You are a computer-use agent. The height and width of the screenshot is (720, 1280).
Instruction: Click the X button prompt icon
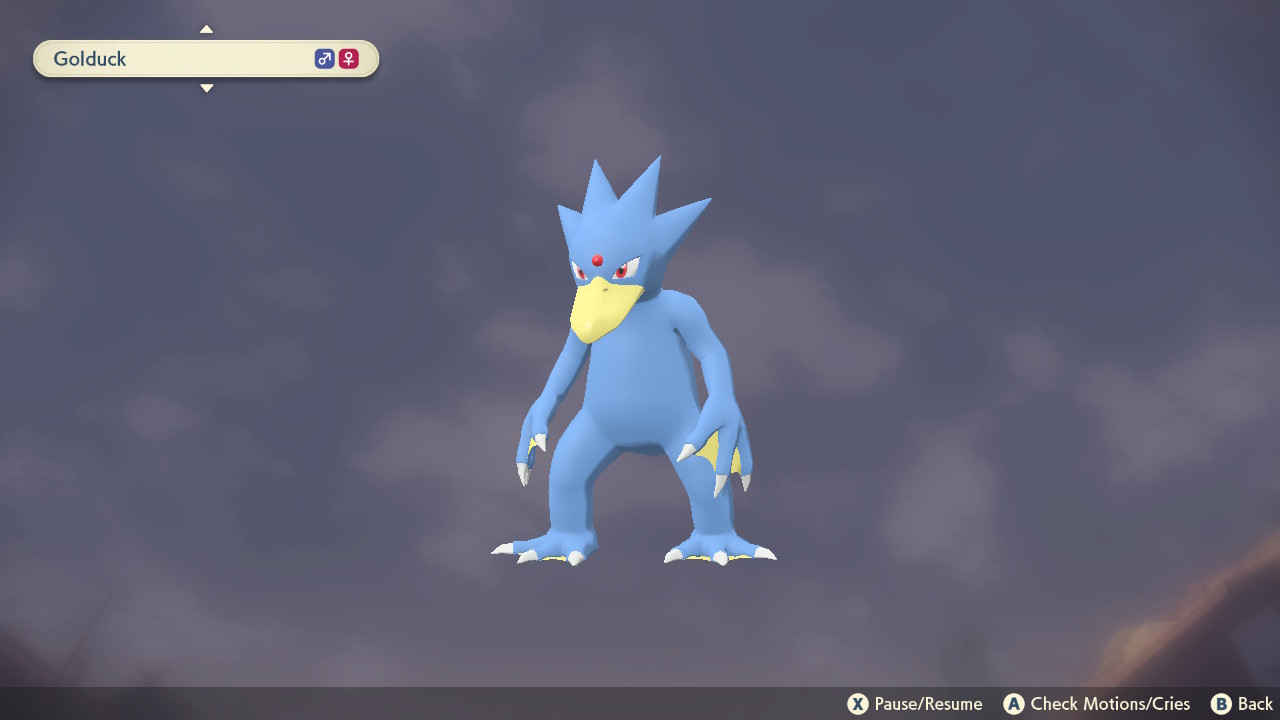tap(860, 703)
